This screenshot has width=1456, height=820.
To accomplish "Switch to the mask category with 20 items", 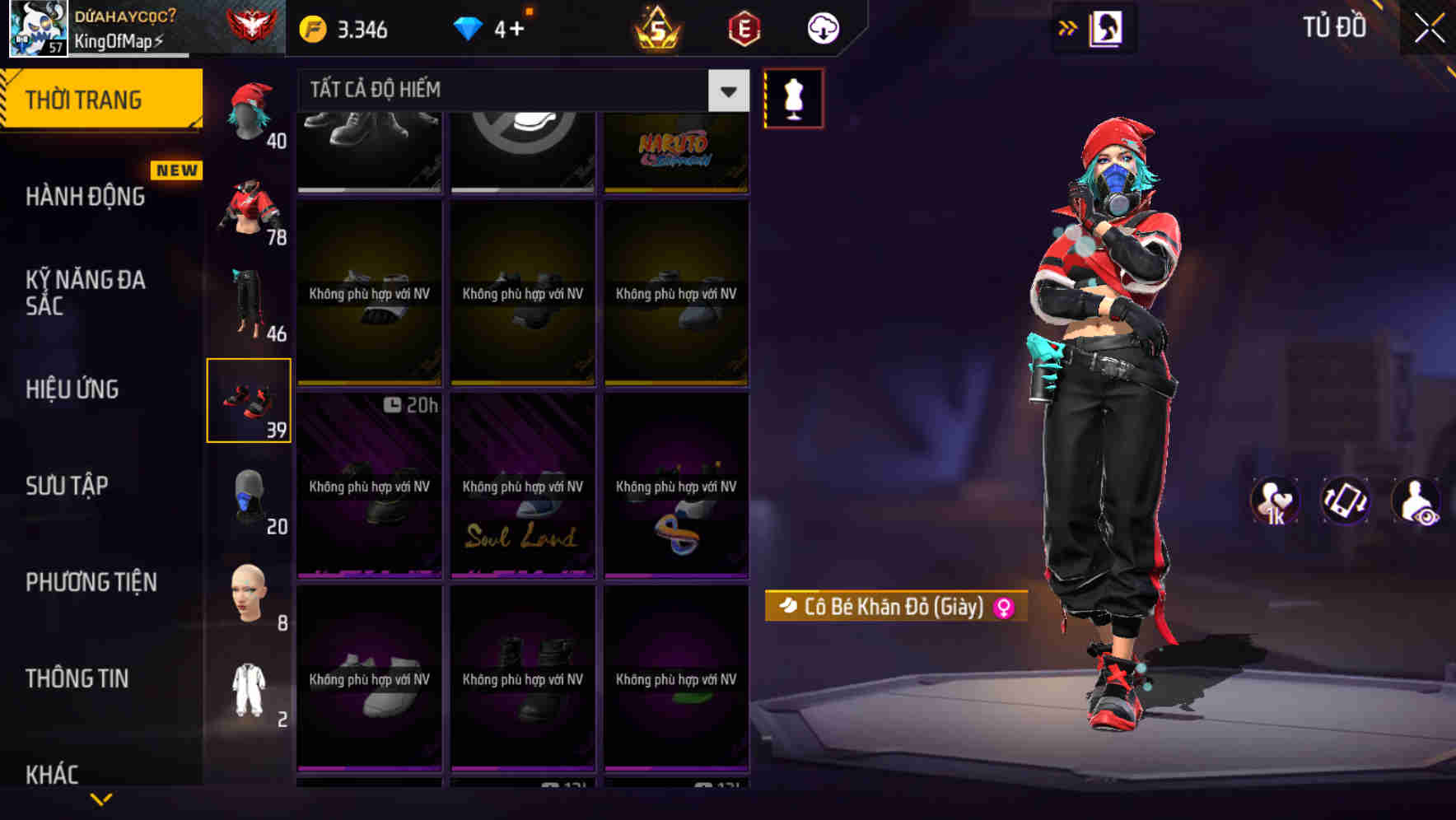I will point(250,496).
